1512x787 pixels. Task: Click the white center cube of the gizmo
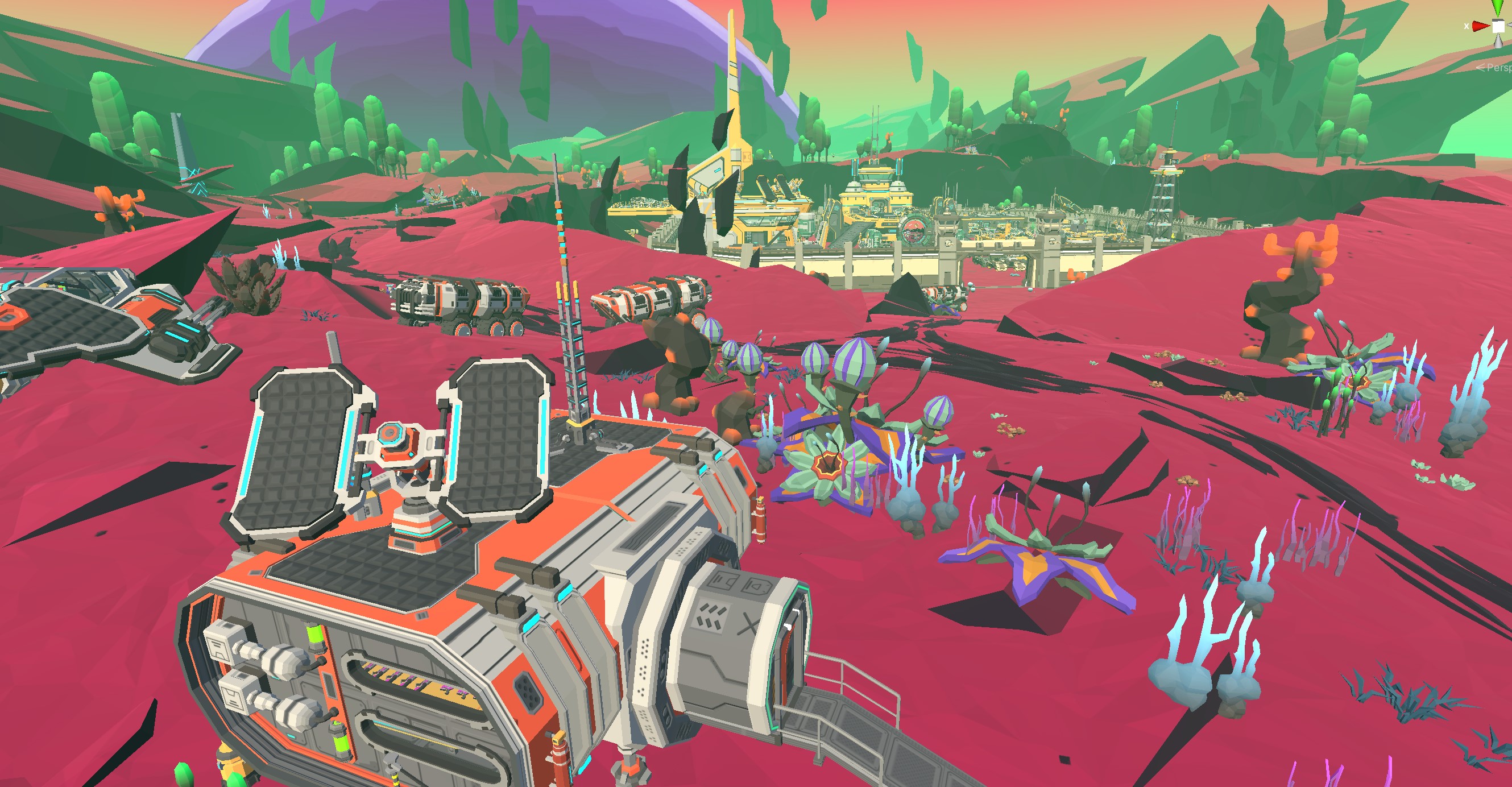(x=1498, y=27)
